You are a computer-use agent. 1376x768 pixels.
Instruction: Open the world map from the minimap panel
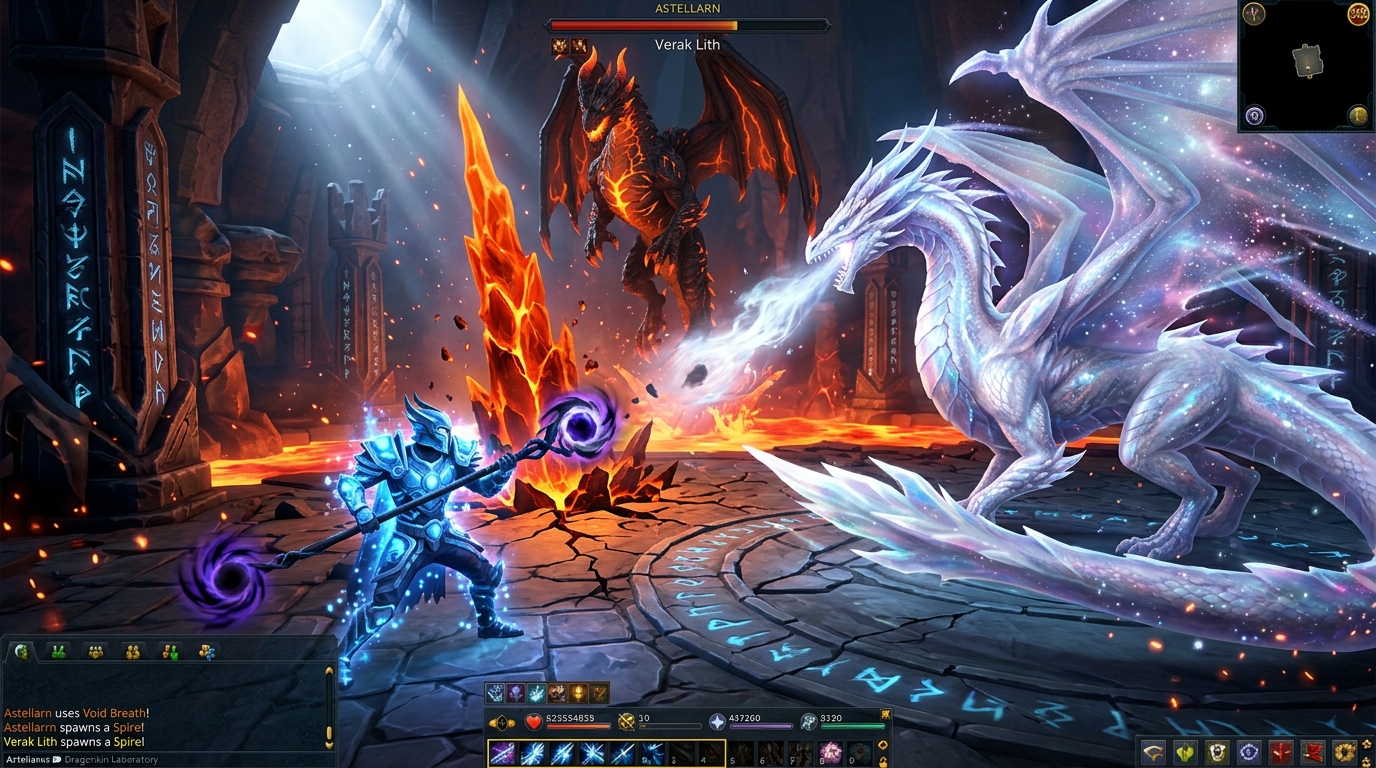pos(1254,115)
